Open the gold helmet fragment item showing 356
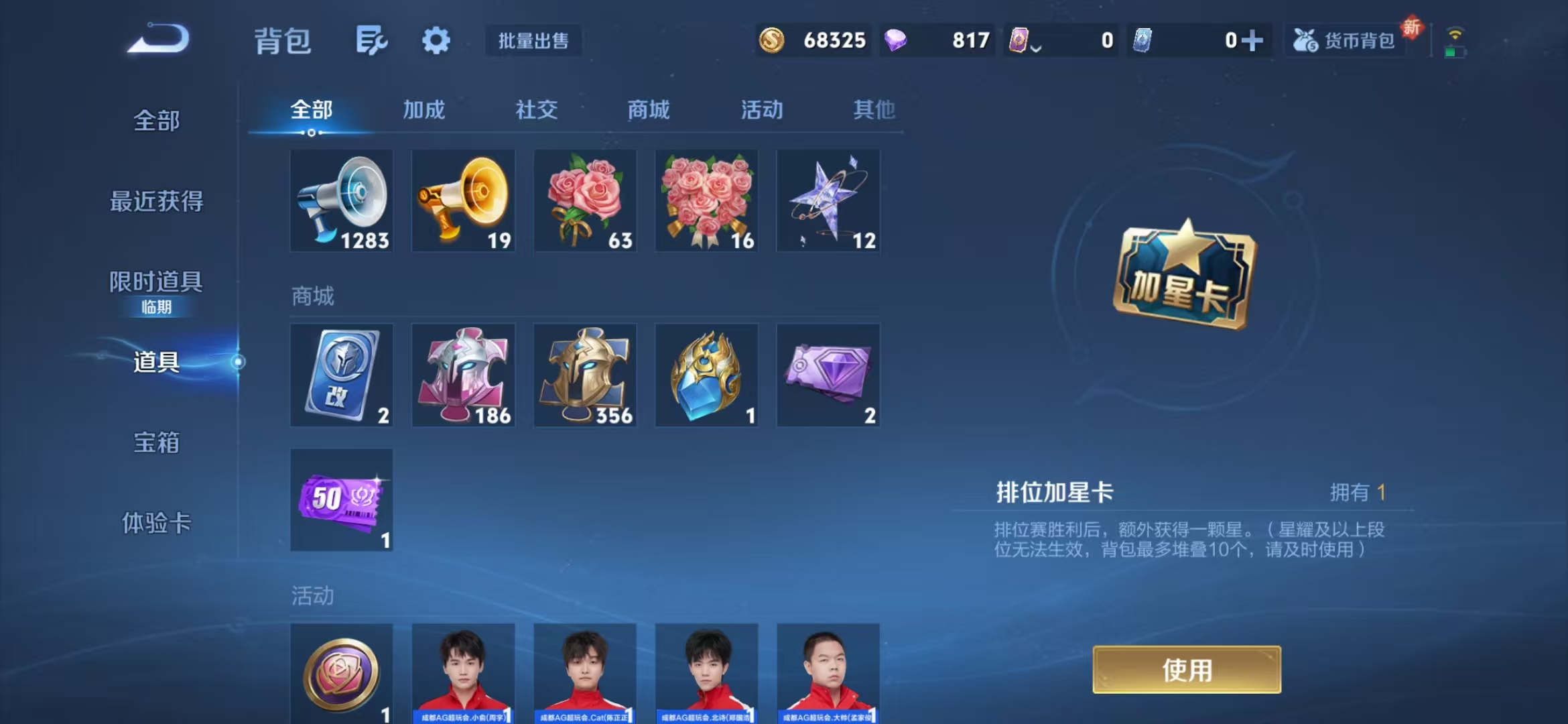 (585, 375)
